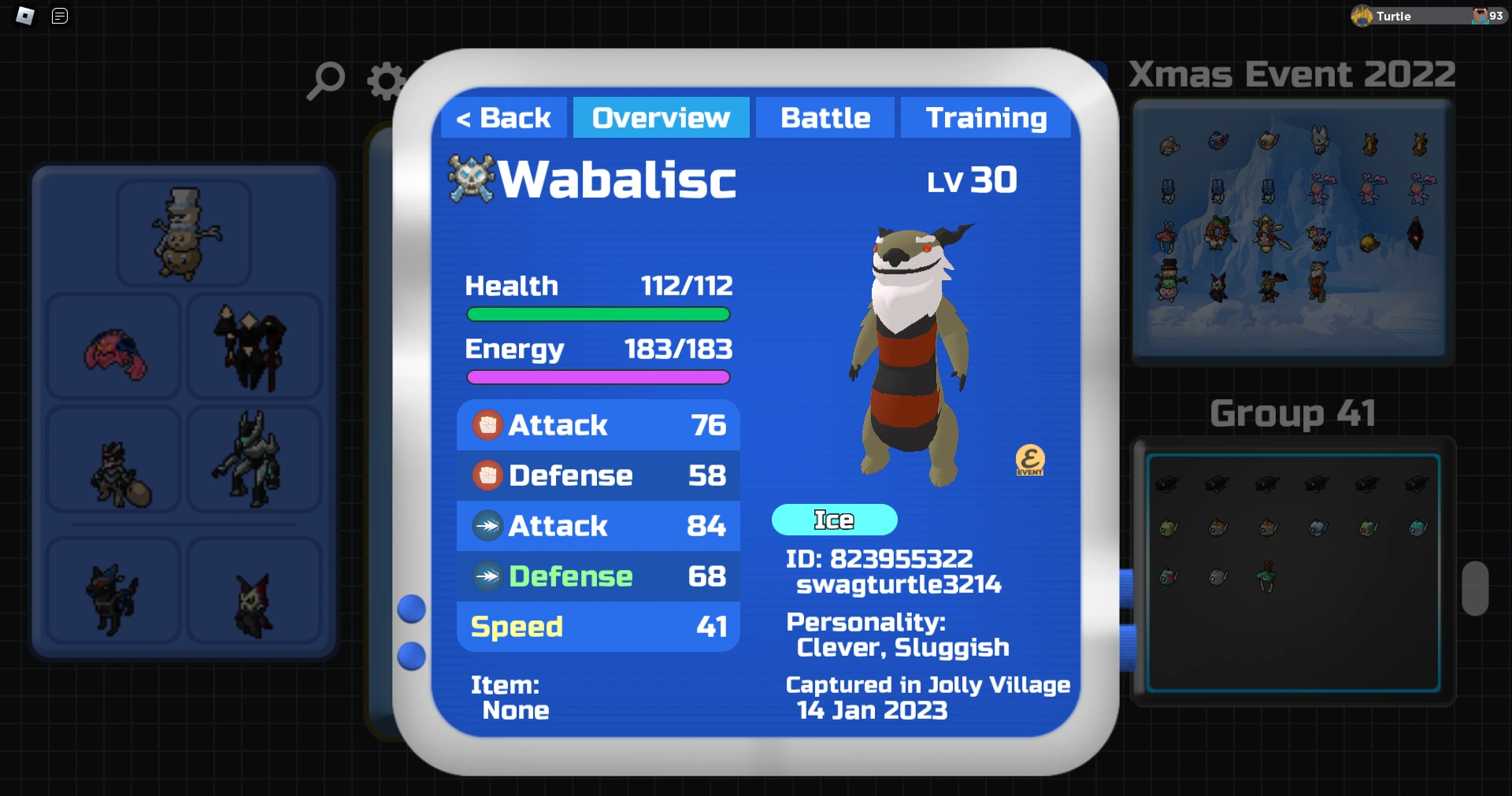Select the snowman creature in Xmas Event grid
1512x796 pixels.
coord(1168,280)
